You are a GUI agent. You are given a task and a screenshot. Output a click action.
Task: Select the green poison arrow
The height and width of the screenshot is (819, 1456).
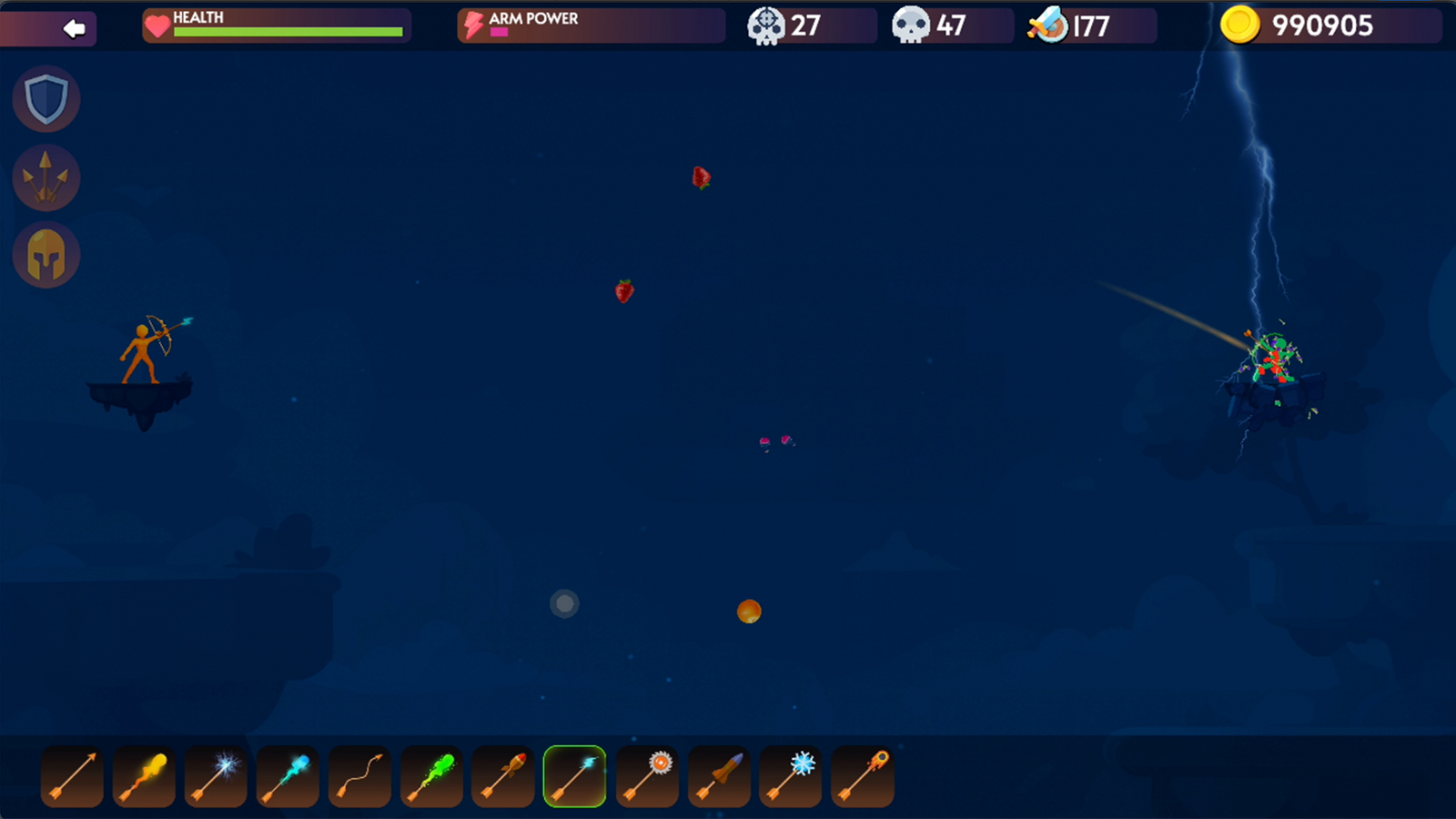[x=430, y=775]
